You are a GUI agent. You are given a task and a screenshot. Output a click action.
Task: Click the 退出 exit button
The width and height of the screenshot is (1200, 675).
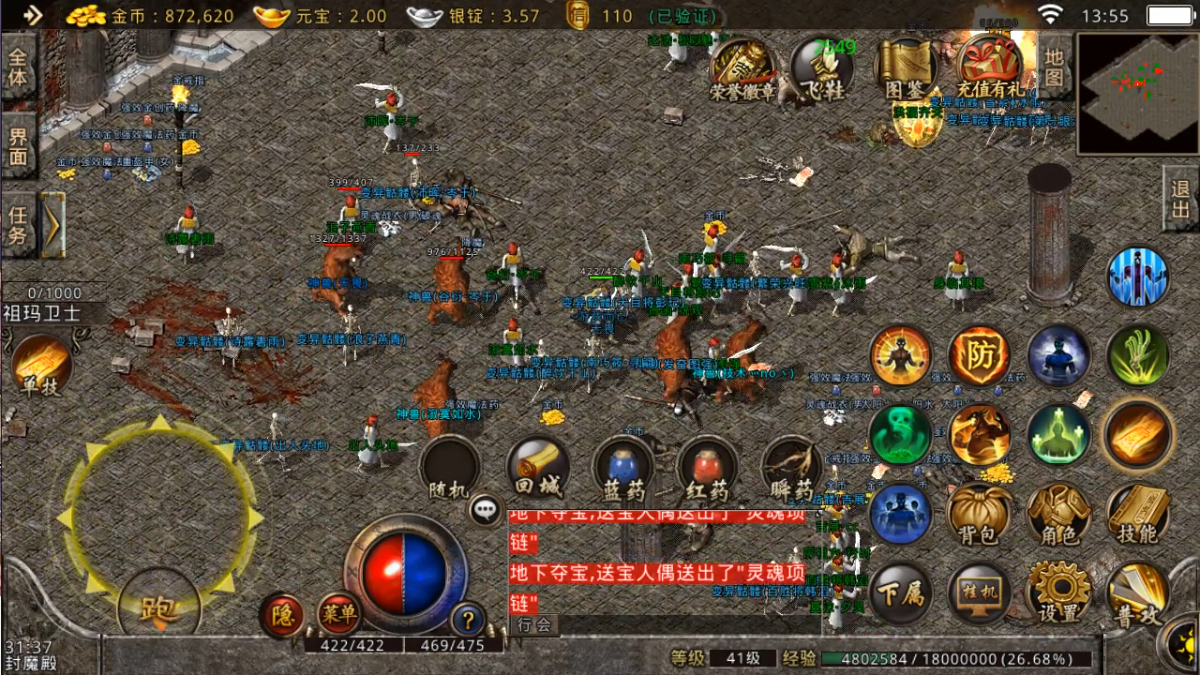(x=1181, y=199)
